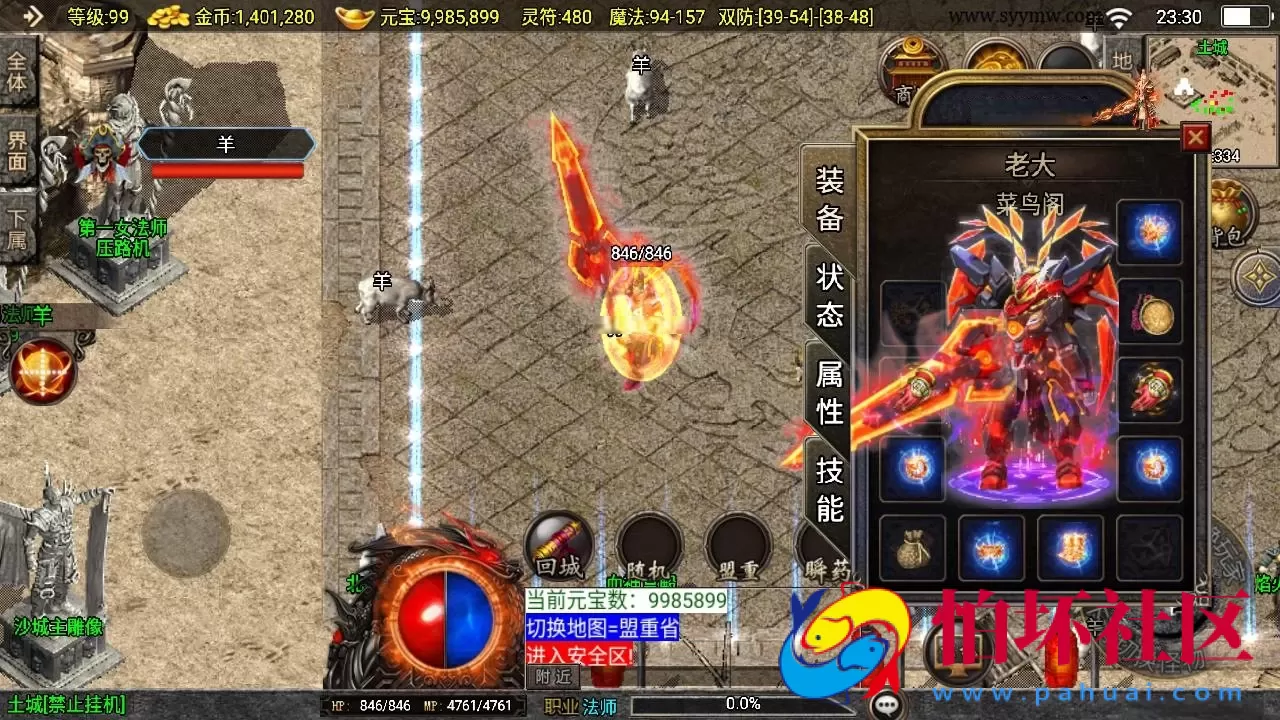1280x720 pixels.
Task: Open the chat emoji icon on bottom bar
Action: 884,703
